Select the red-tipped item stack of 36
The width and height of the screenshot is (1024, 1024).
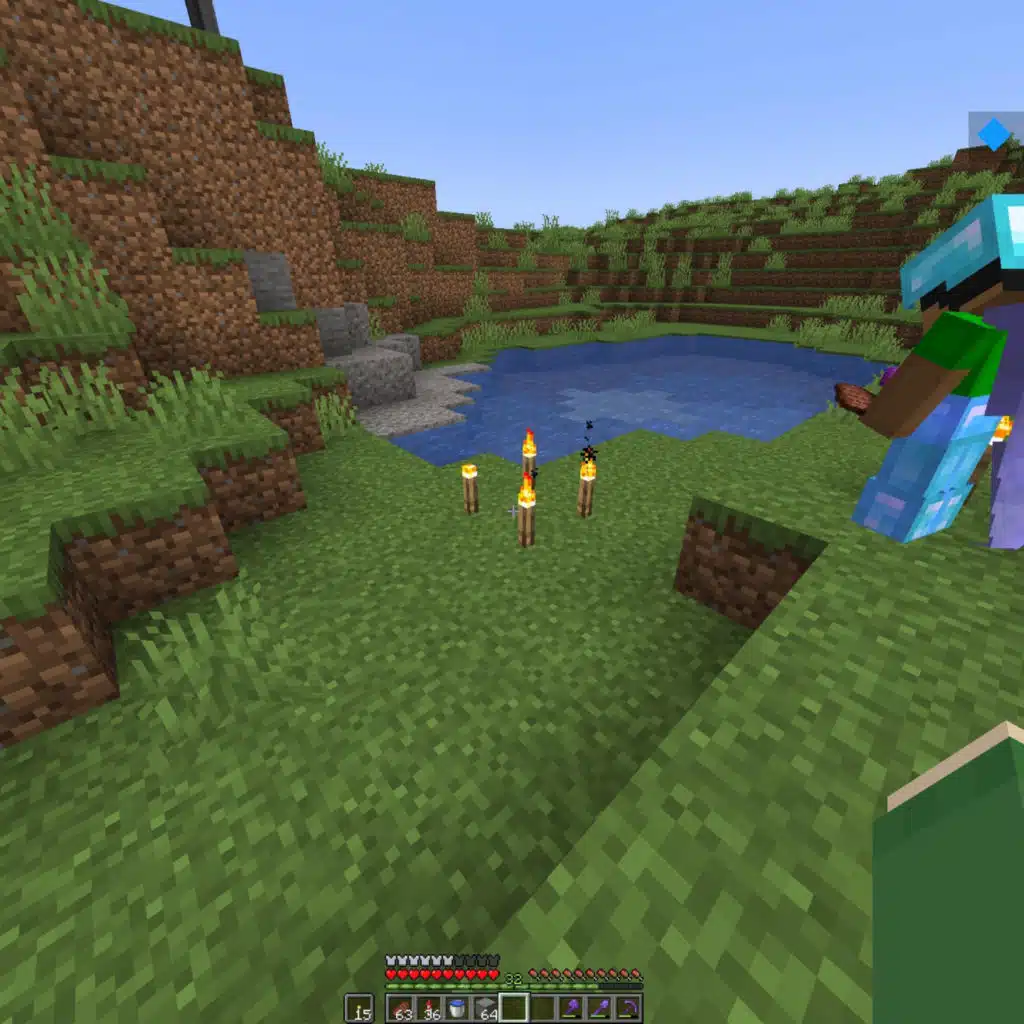point(430,1008)
